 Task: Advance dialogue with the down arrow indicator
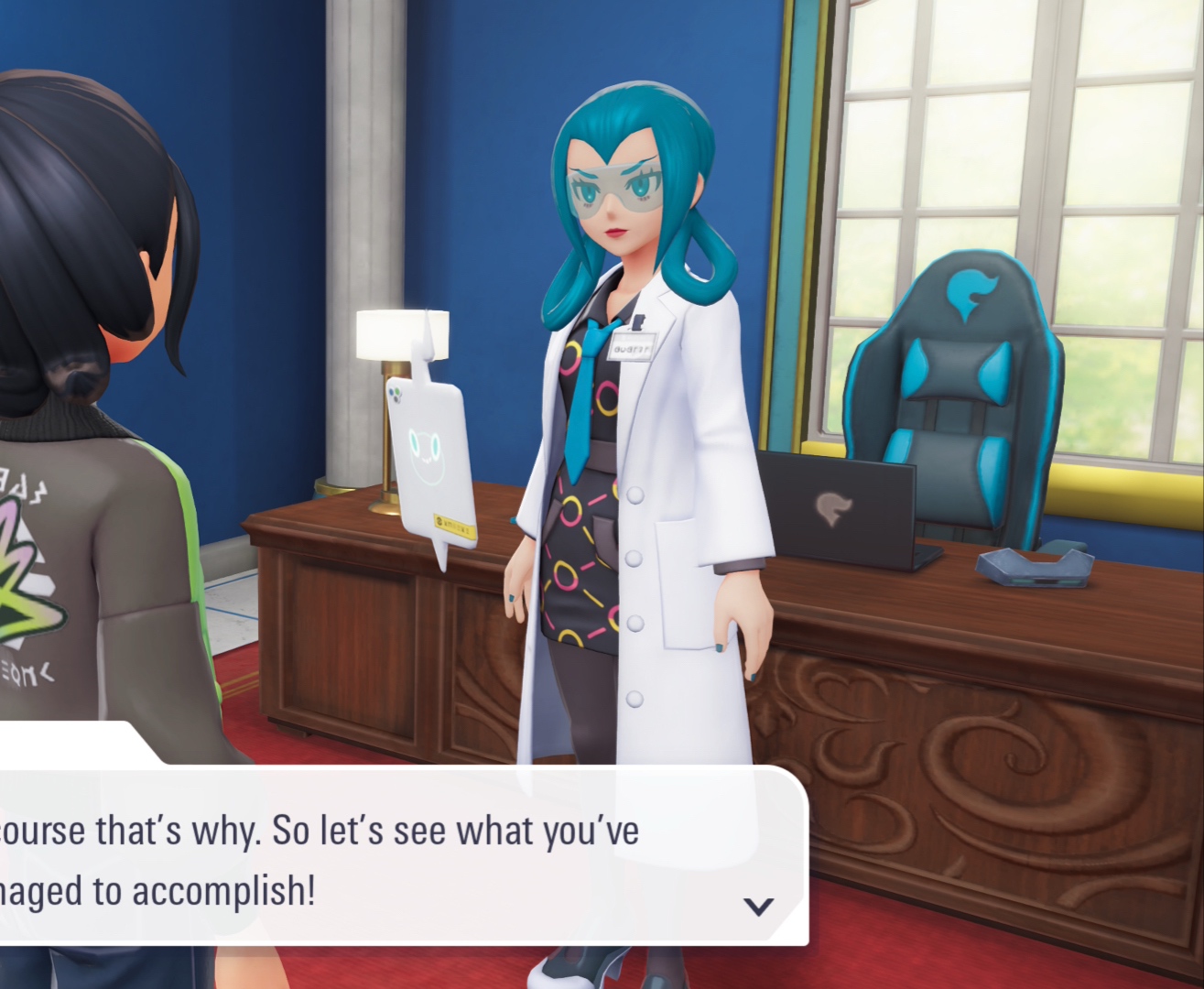pos(758,906)
